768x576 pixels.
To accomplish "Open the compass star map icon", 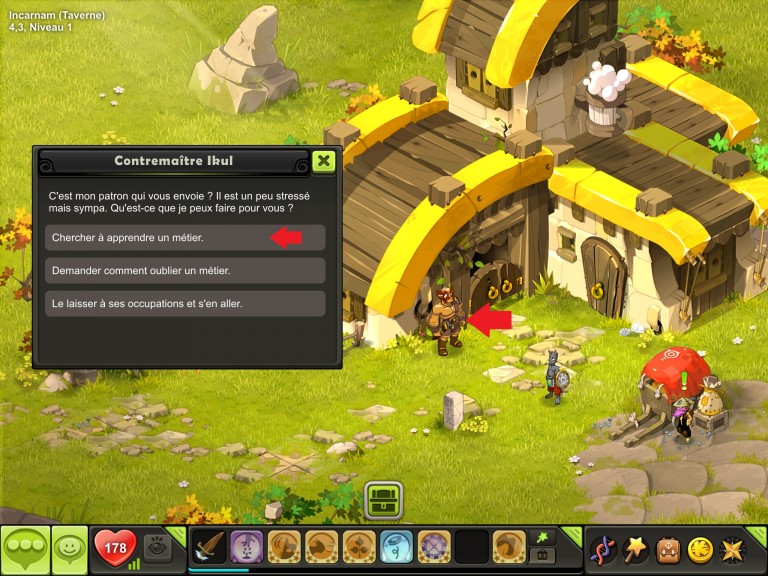I will [x=732, y=549].
